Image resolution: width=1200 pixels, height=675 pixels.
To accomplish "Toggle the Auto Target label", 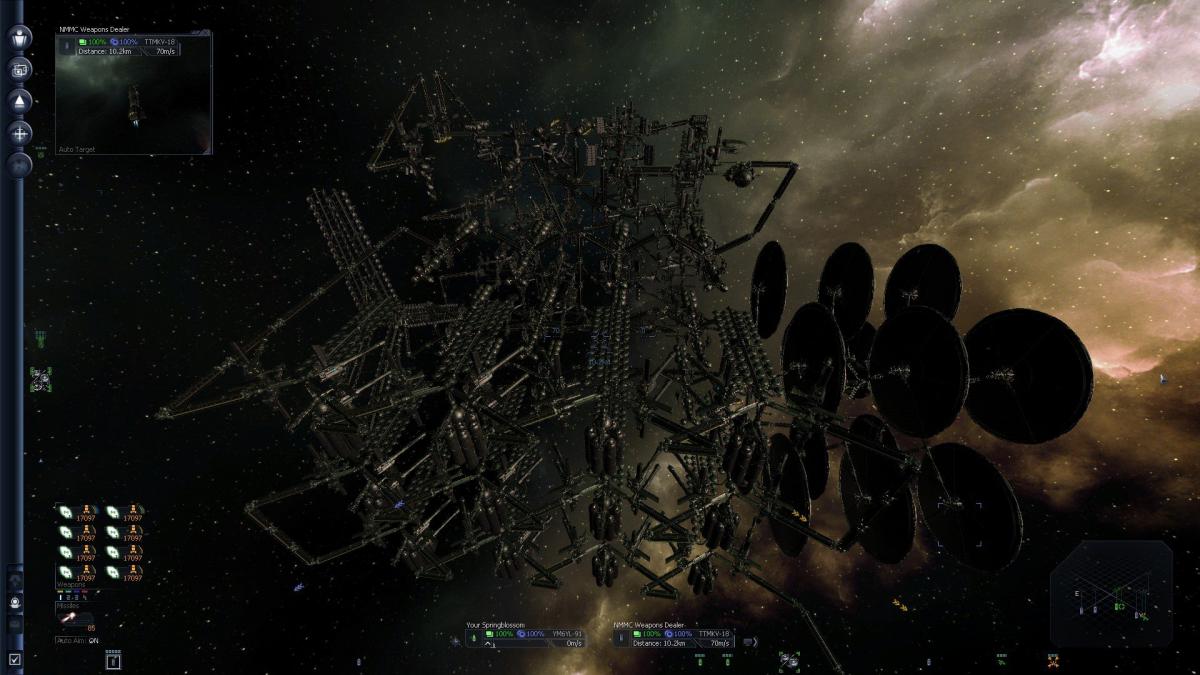I will point(78,149).
